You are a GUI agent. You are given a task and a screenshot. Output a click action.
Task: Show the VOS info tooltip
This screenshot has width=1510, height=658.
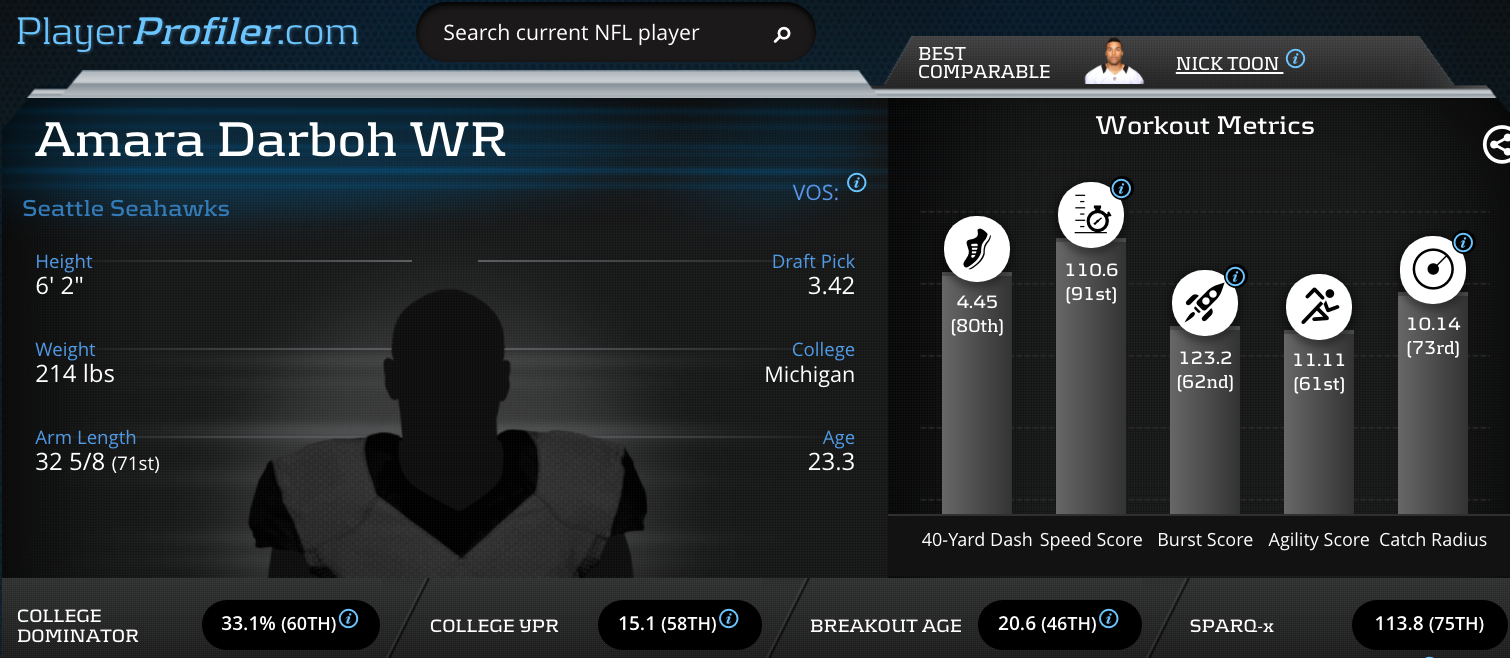(856, 183)
